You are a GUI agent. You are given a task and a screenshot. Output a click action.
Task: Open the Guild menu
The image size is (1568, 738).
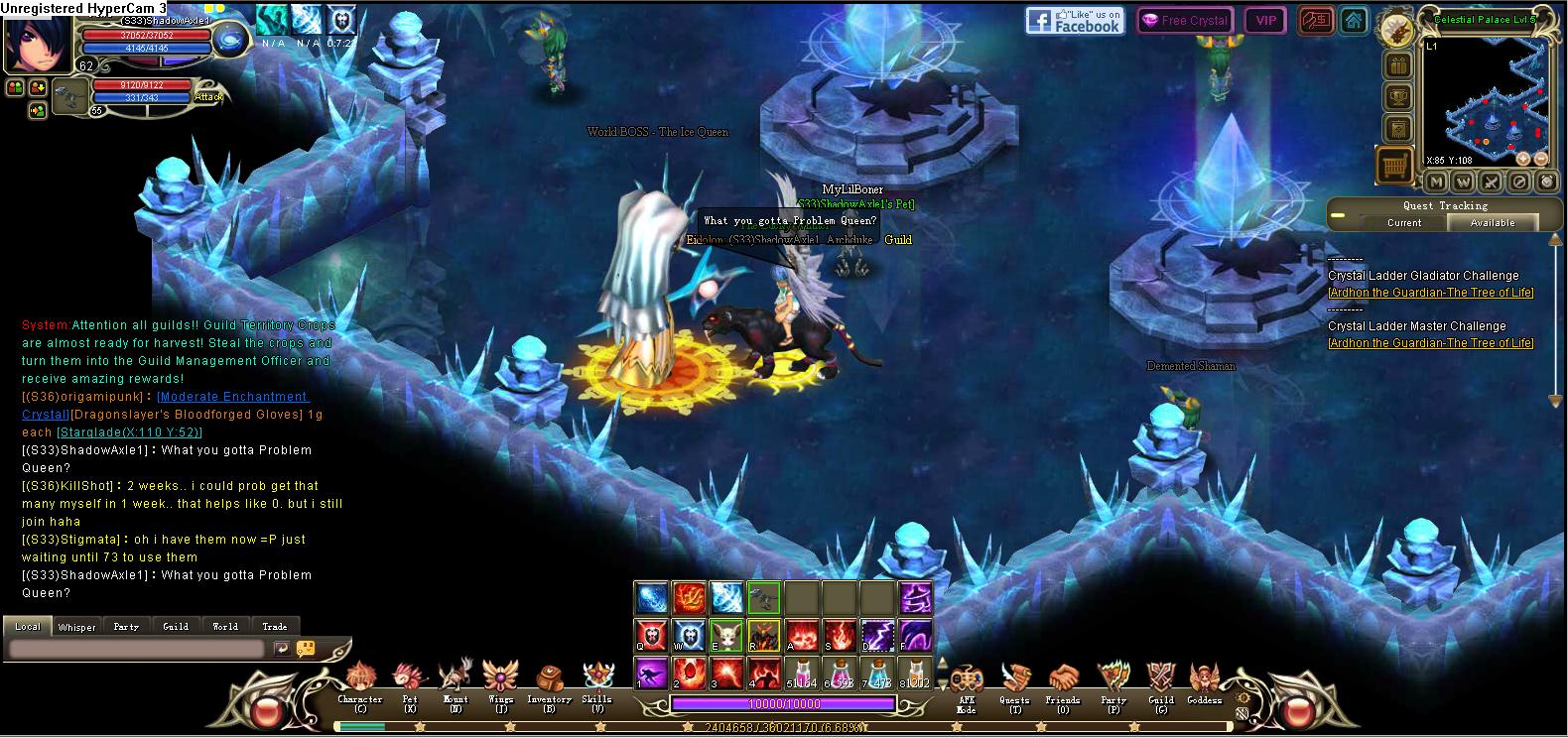pos(1161,682)
